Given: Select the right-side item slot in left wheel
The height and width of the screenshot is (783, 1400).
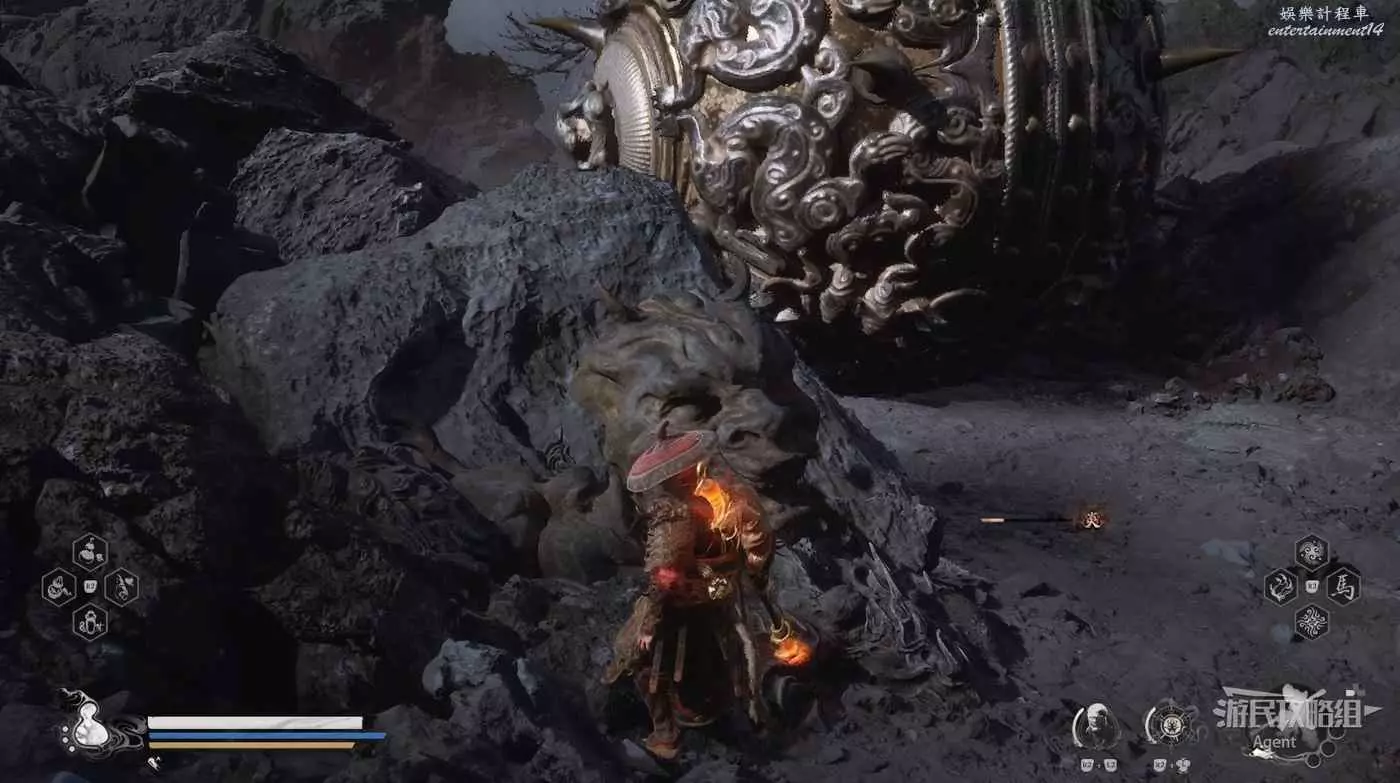Looking at the screenshot, I should pyautogui.click(x=121, y=586).
